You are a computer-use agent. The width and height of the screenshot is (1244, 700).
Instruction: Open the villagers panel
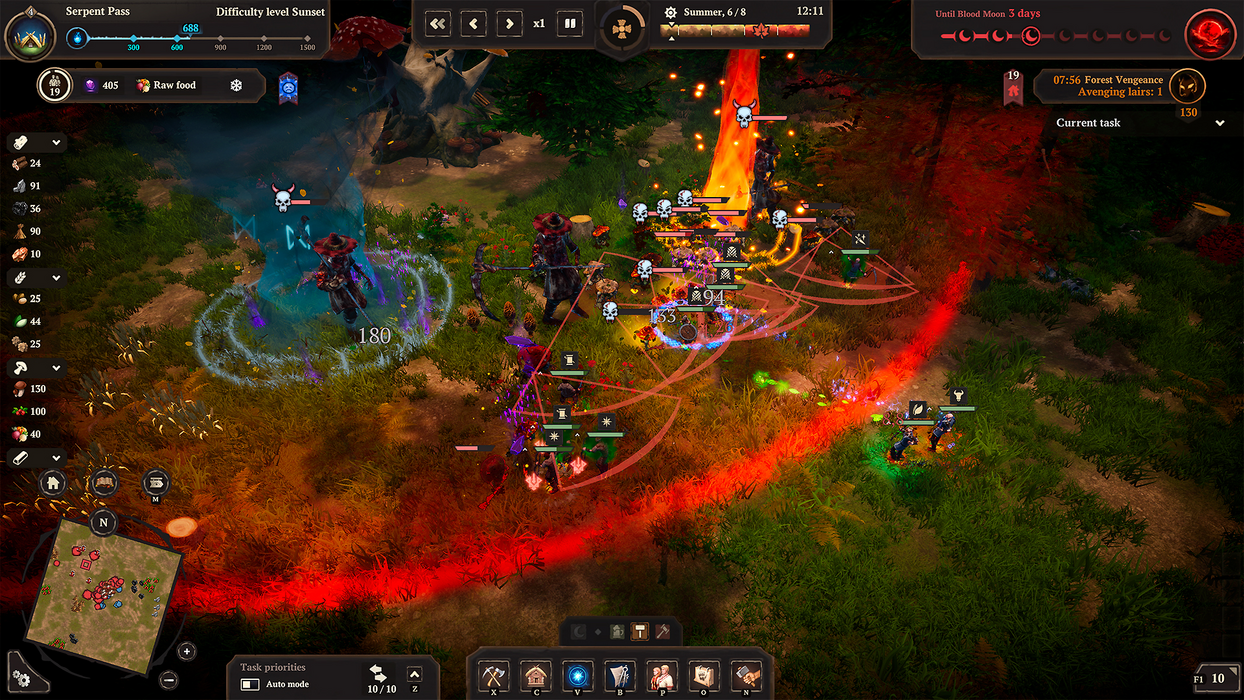pos(661,675)
